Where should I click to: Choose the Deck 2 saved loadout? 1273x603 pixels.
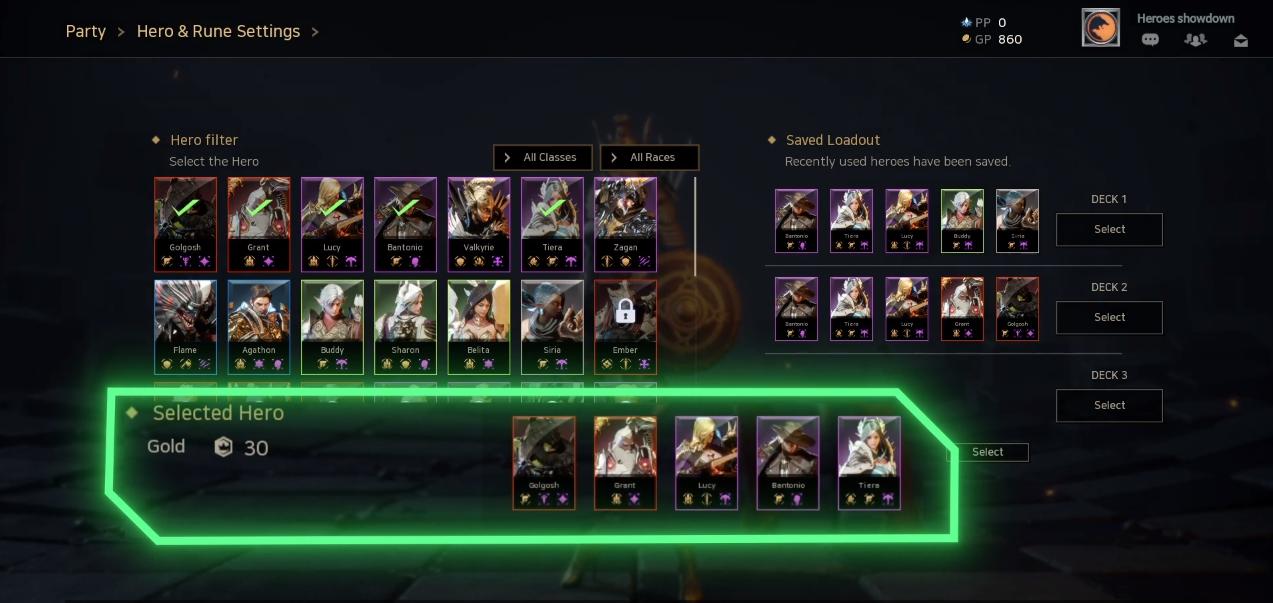1109,317
